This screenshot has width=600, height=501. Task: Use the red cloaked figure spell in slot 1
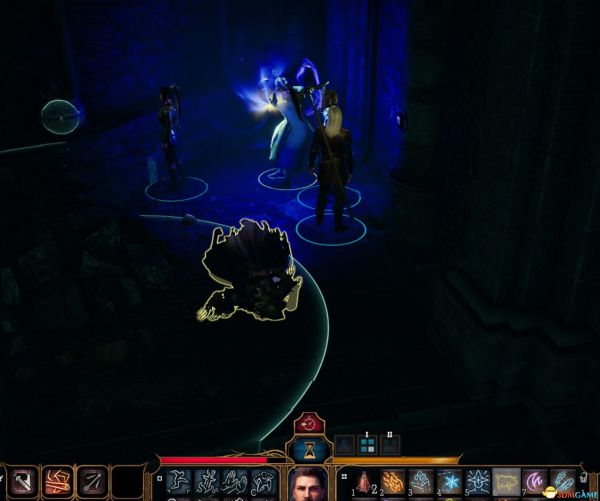click(x=364, y=483)
